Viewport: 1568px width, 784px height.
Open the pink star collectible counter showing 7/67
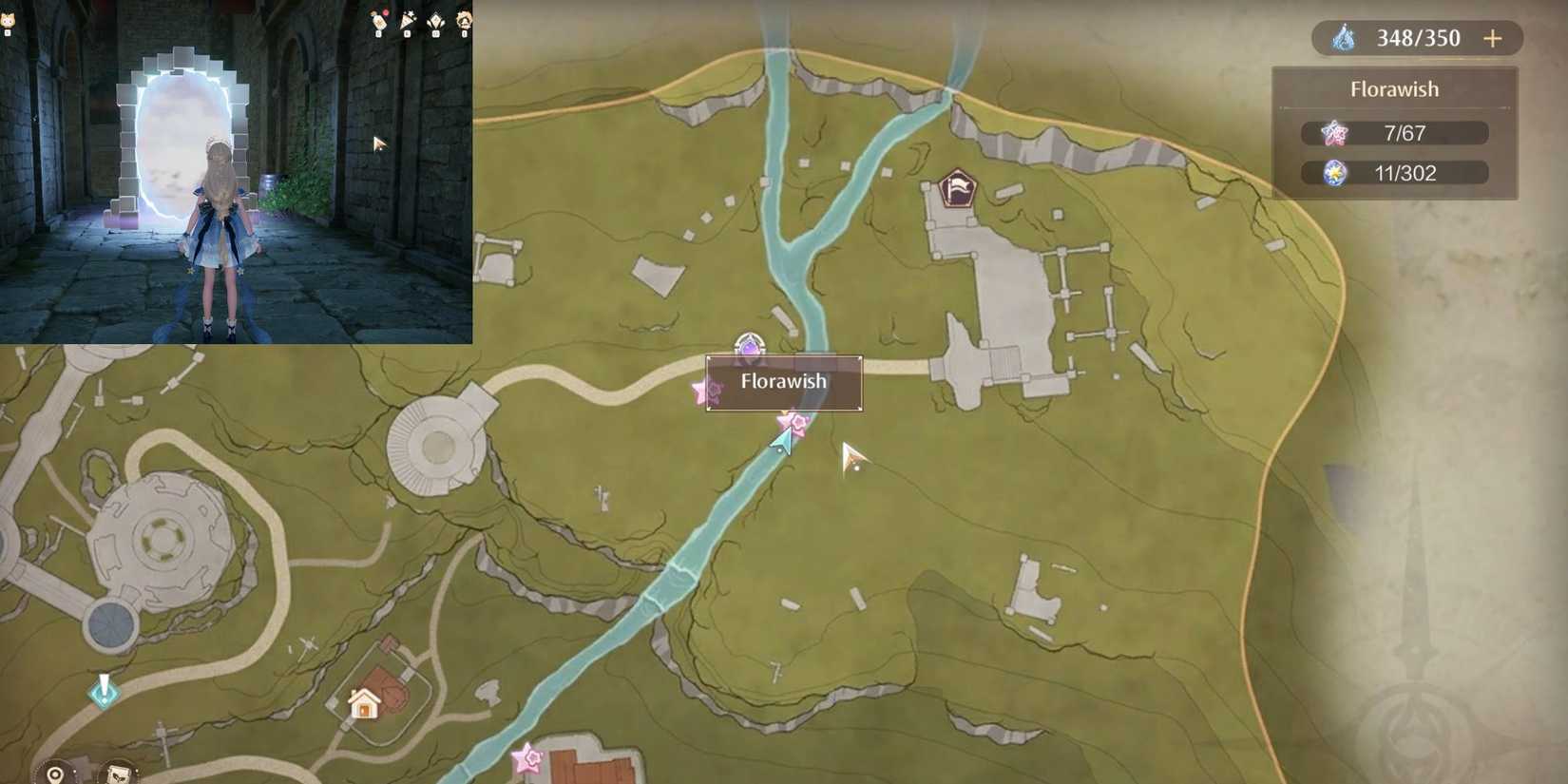(1394, 133)
